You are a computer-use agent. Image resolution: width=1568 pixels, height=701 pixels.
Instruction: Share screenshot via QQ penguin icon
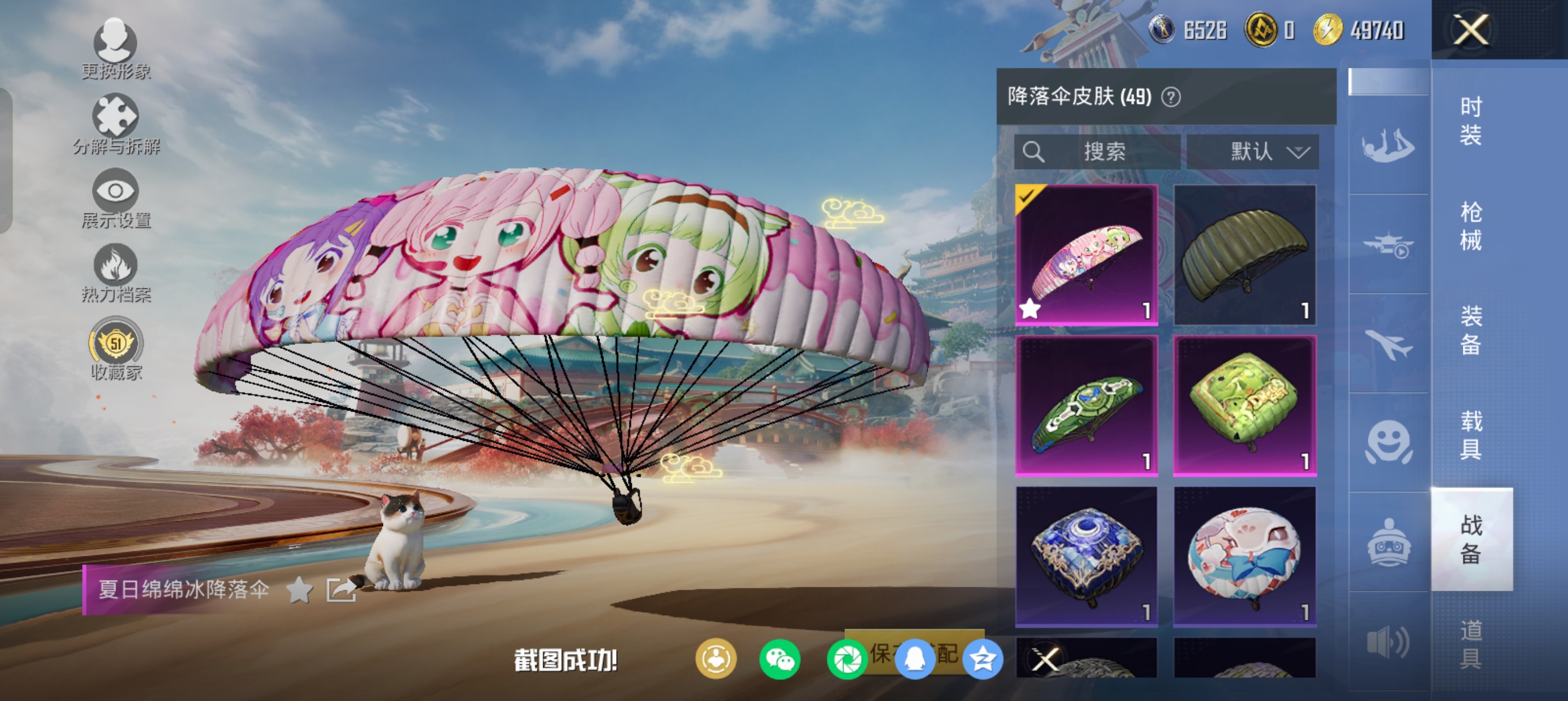[914, 660]
